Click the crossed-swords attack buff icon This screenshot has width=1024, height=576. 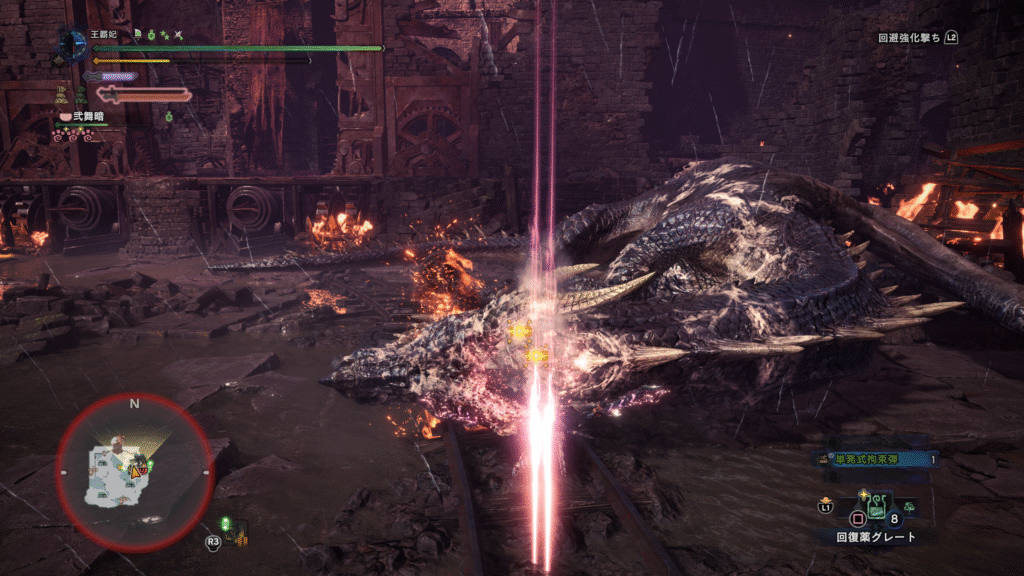pos(178,34)
